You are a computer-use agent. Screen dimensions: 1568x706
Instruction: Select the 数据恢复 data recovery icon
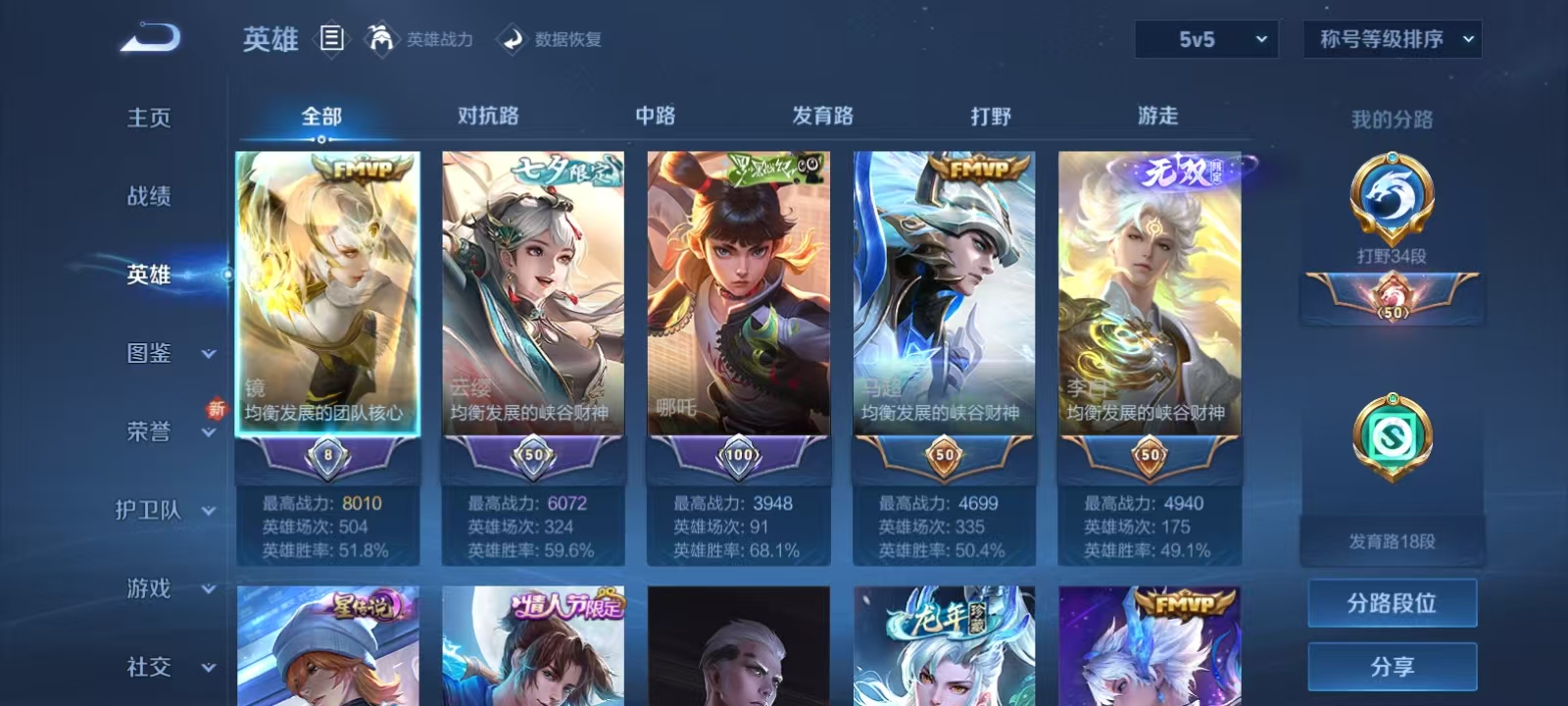tap(513, 39)
